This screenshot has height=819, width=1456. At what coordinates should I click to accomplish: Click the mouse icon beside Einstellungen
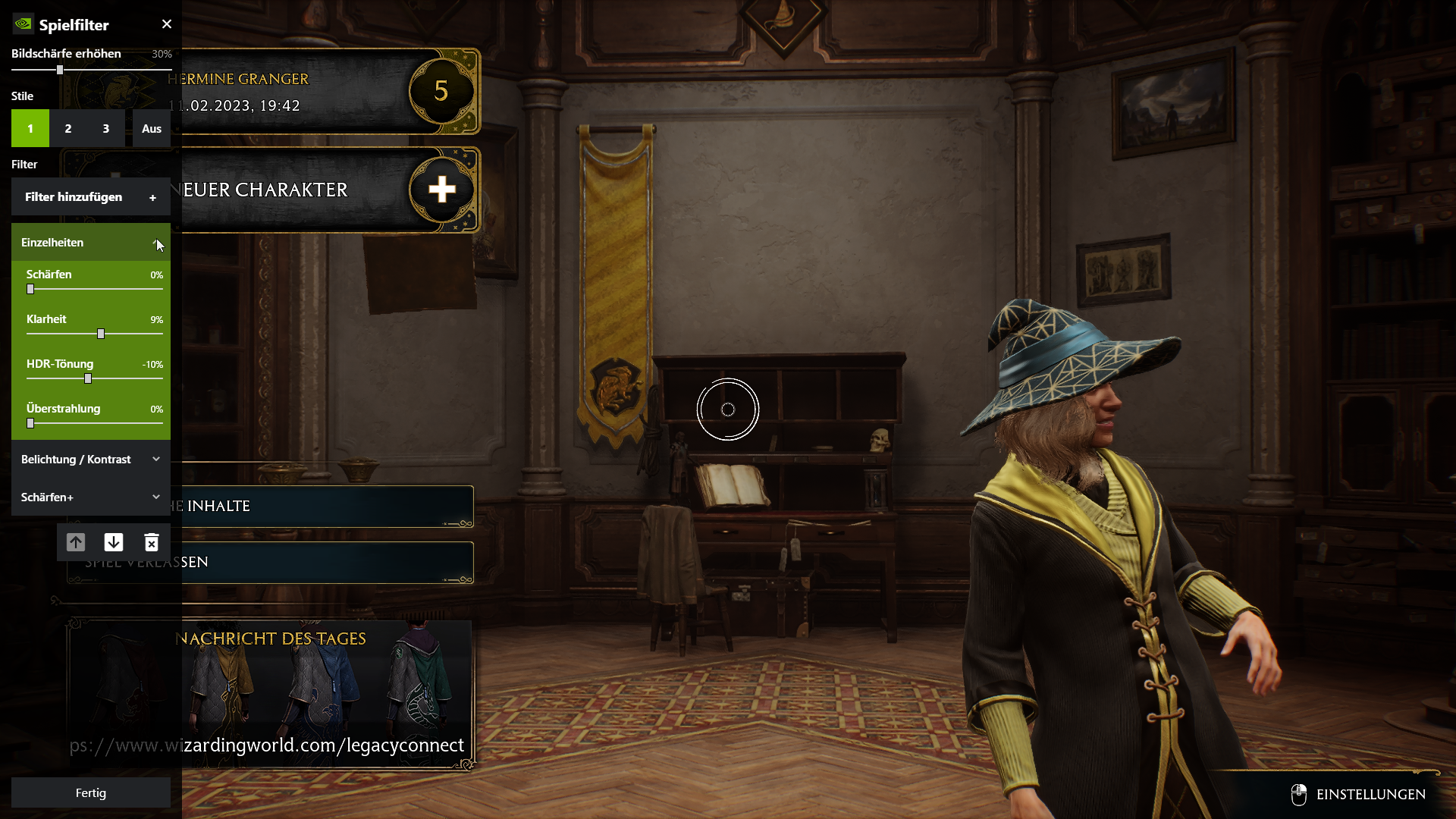click(1299, 794)
